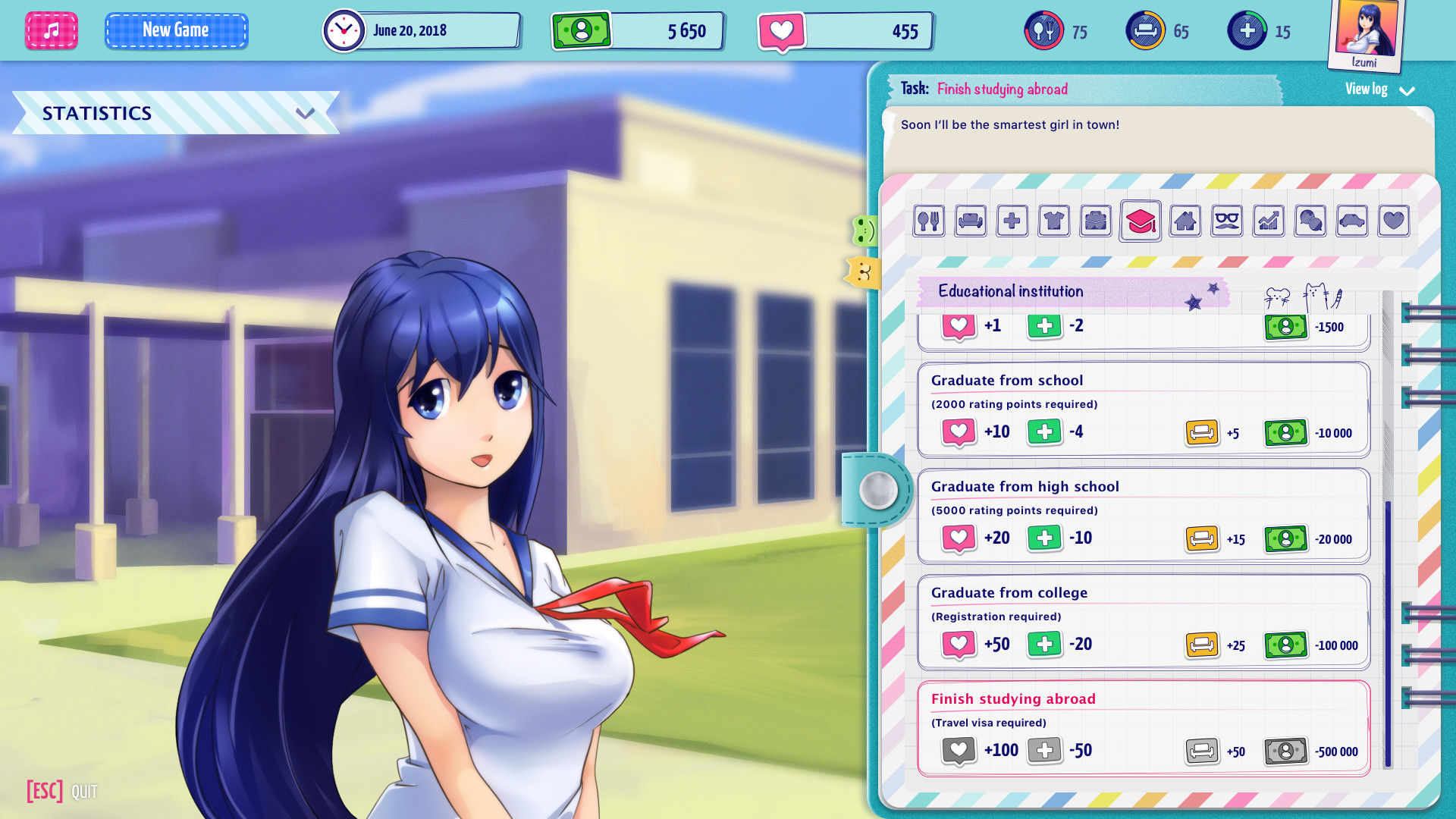Expand the Statistics panel chevron
Viewport: 1456px width, 819px height.
tap(306, 114)
